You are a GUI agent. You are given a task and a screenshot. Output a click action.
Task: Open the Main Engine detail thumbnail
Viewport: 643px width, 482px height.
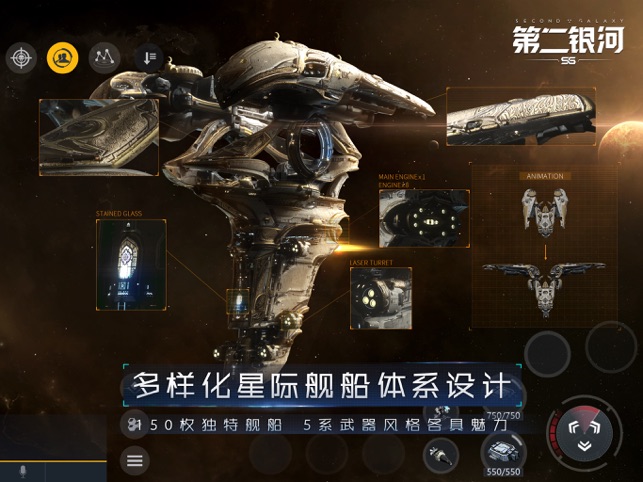423,218
